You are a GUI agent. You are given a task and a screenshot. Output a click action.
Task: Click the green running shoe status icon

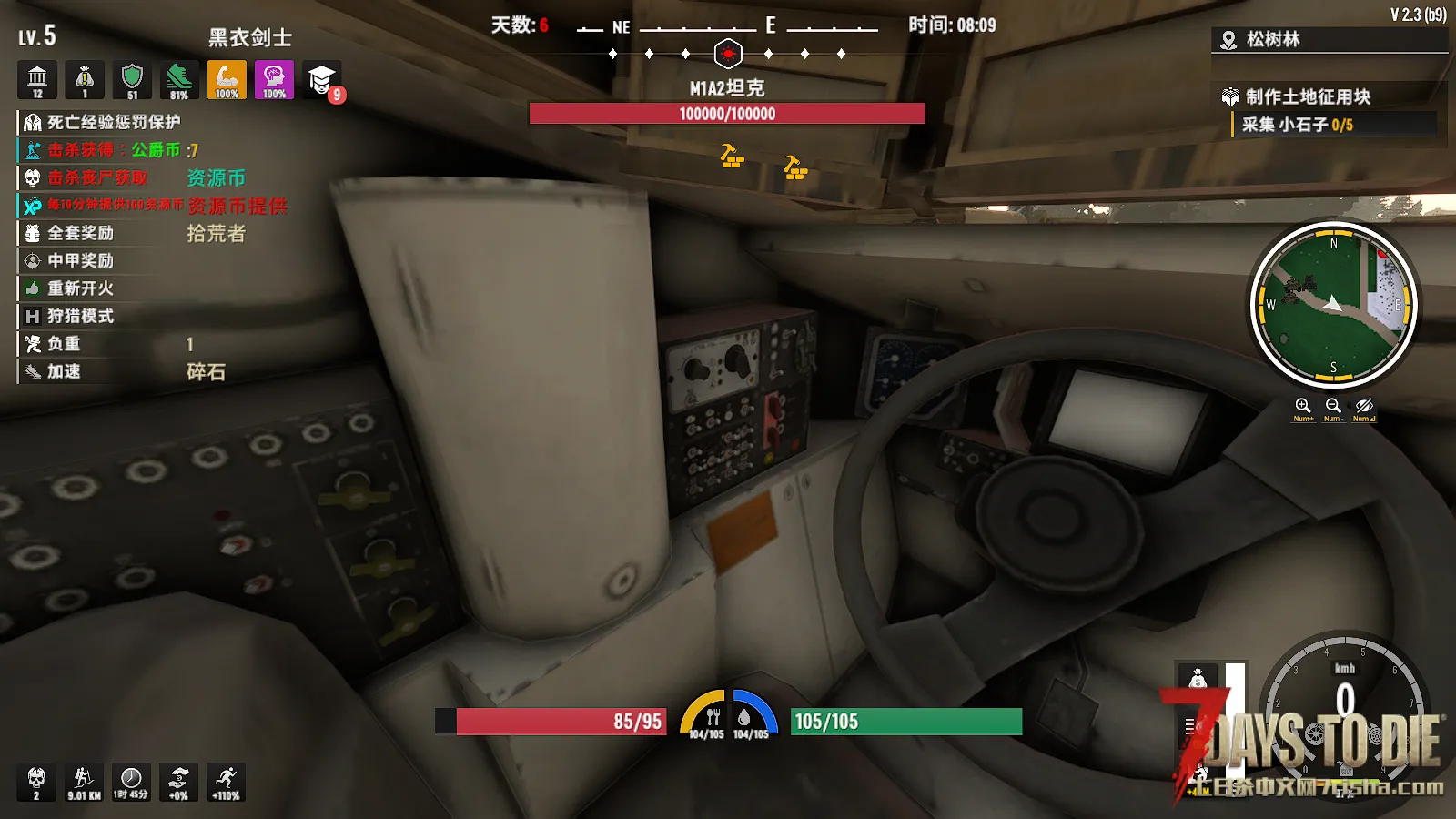[179, 80]
